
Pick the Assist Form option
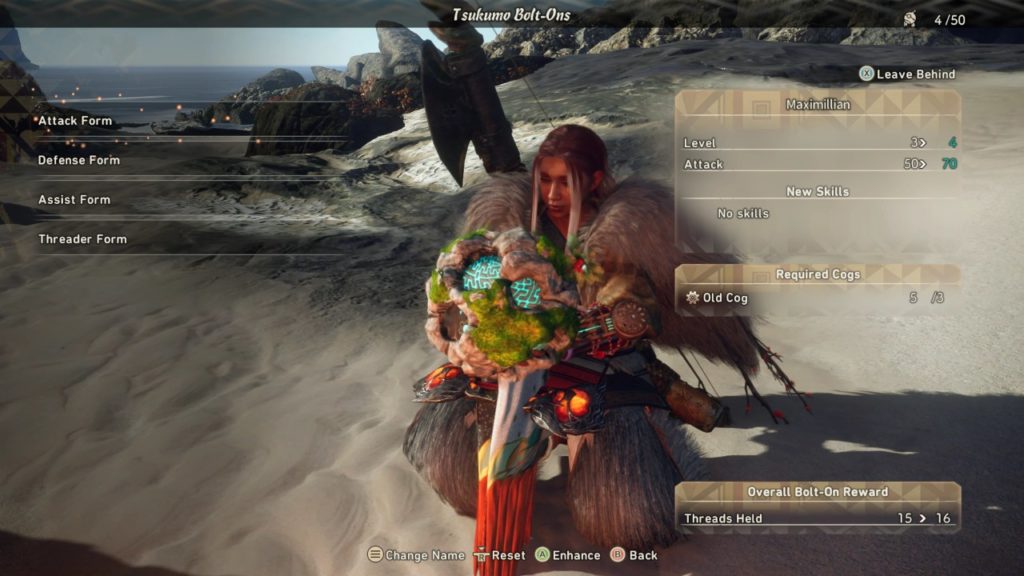pyautogui.click(x=74, y=200)
